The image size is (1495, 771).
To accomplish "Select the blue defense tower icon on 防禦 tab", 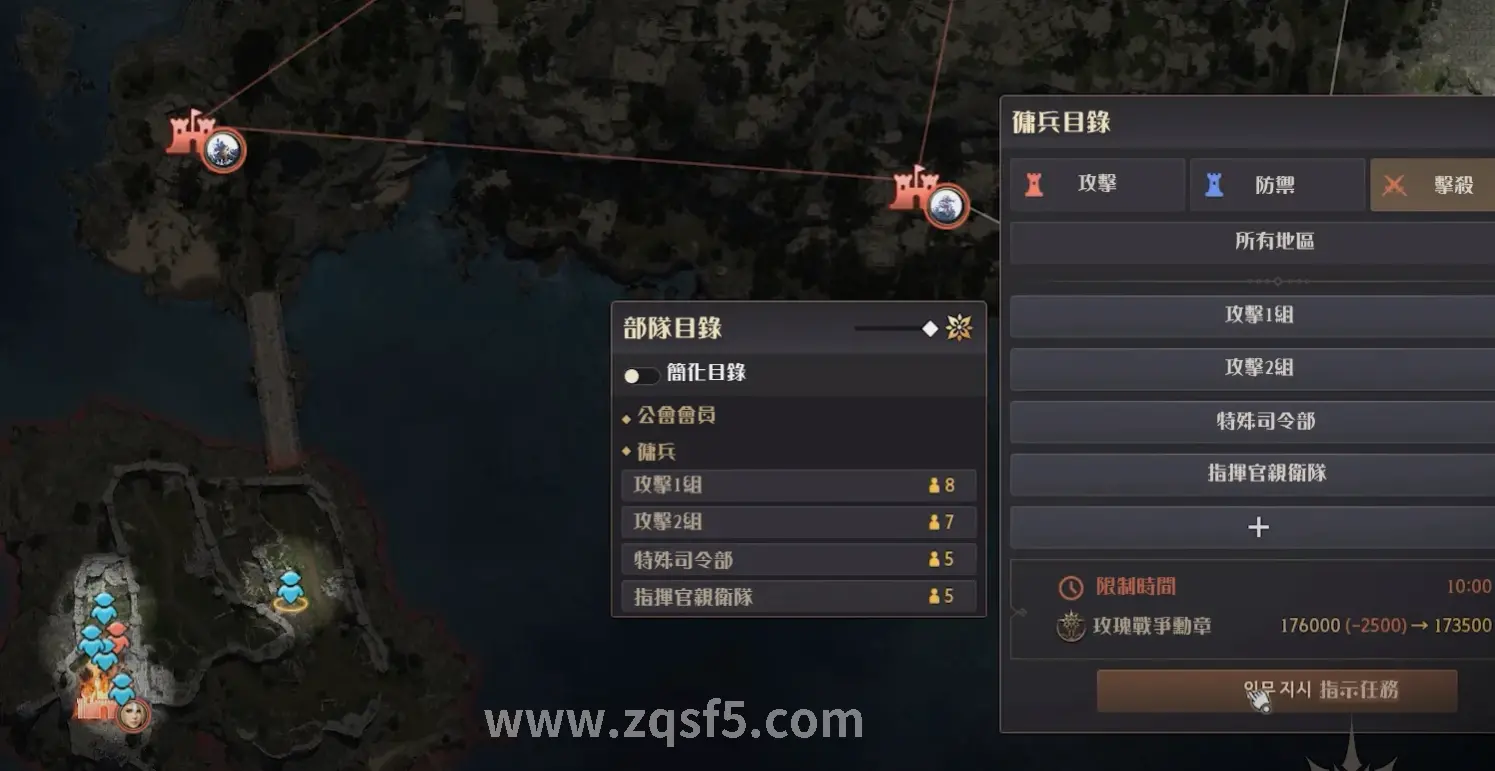I will coord(1215,184).
